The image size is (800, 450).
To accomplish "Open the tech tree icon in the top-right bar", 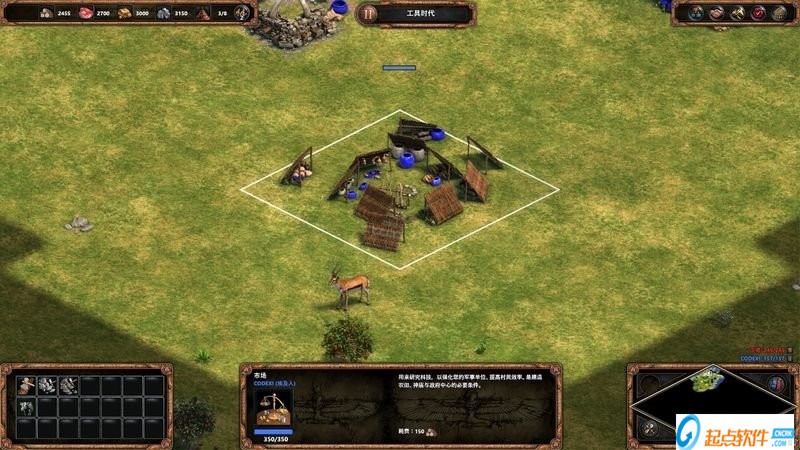I will pyautogui.click(x=696, y=13).
